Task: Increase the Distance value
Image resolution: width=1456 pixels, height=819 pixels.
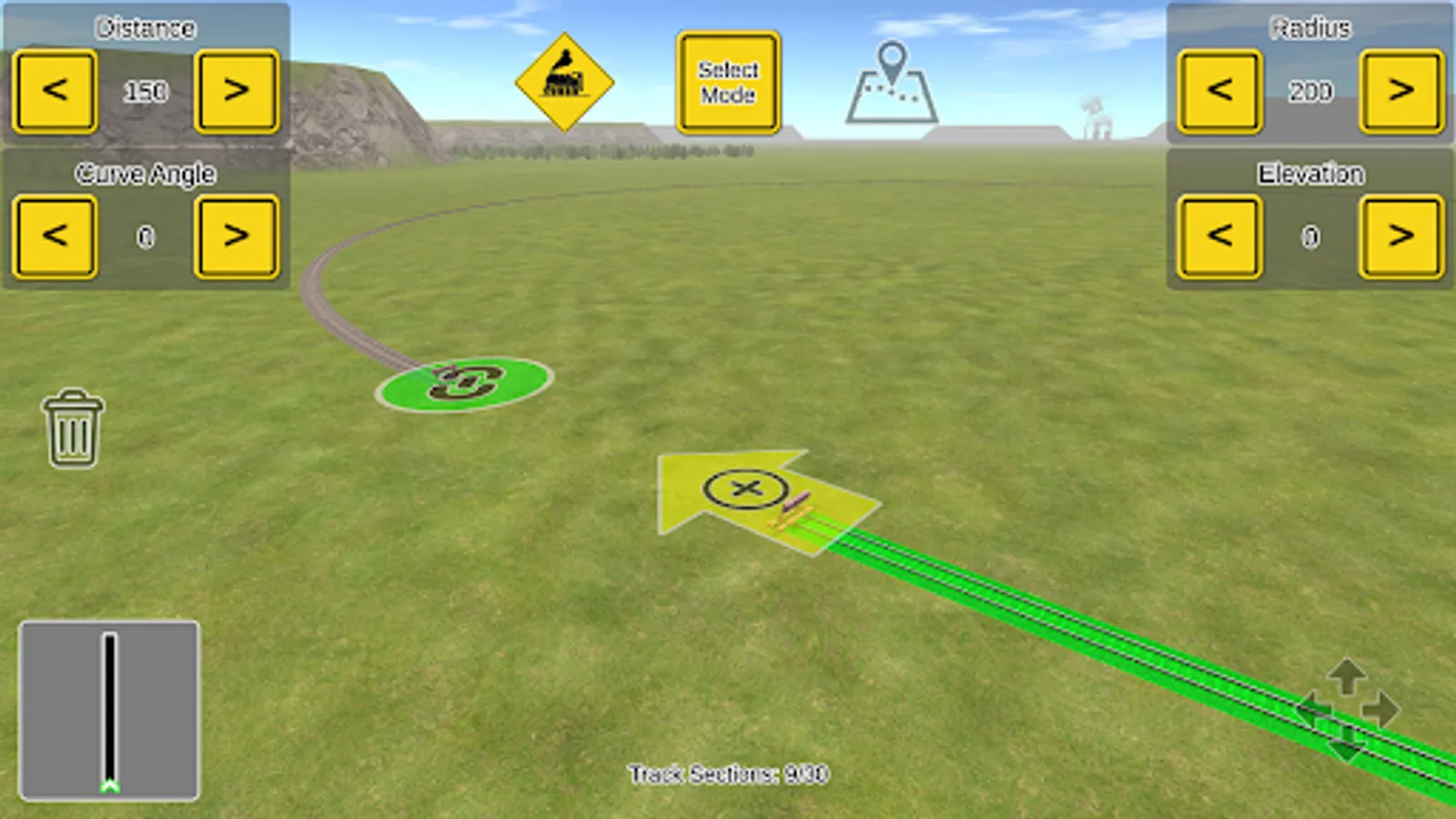Action: (238, 91)
